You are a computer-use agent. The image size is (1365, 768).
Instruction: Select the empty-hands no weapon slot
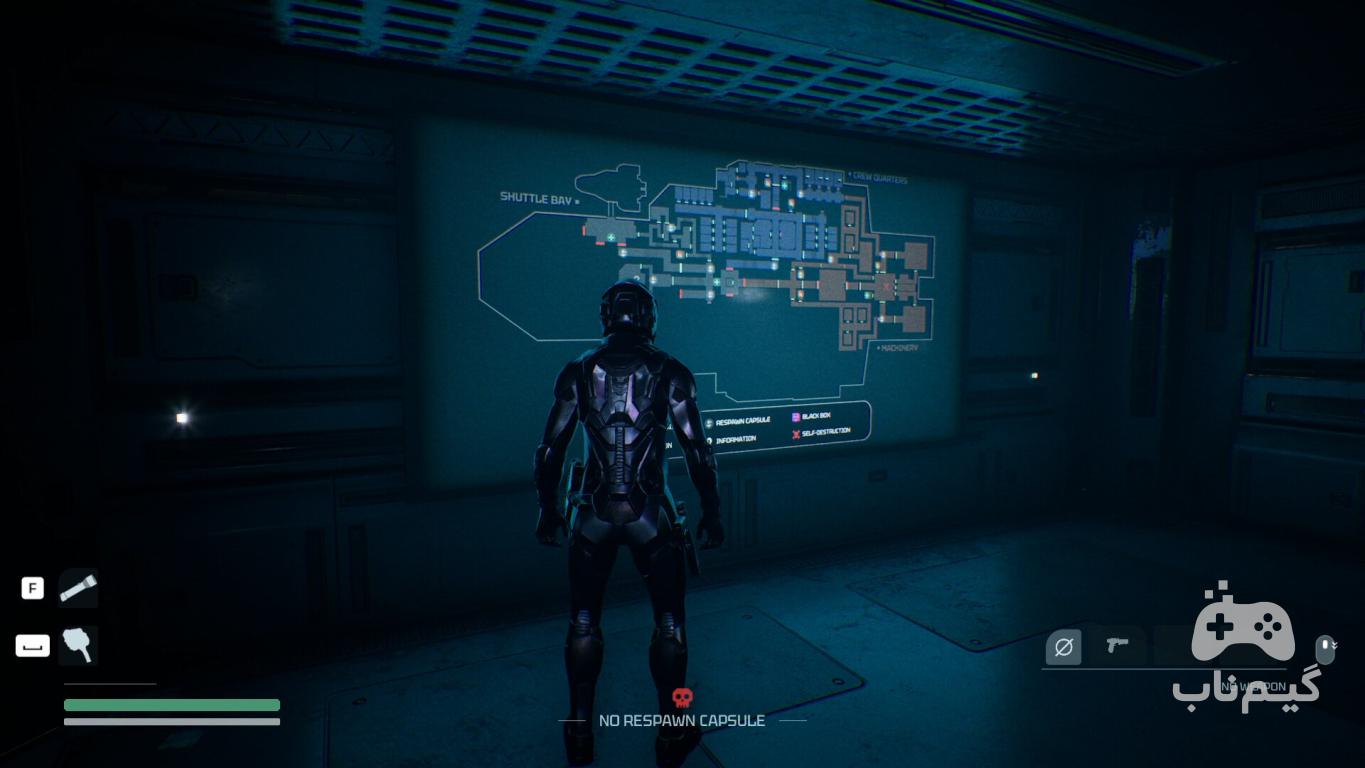coord(1063,647)
